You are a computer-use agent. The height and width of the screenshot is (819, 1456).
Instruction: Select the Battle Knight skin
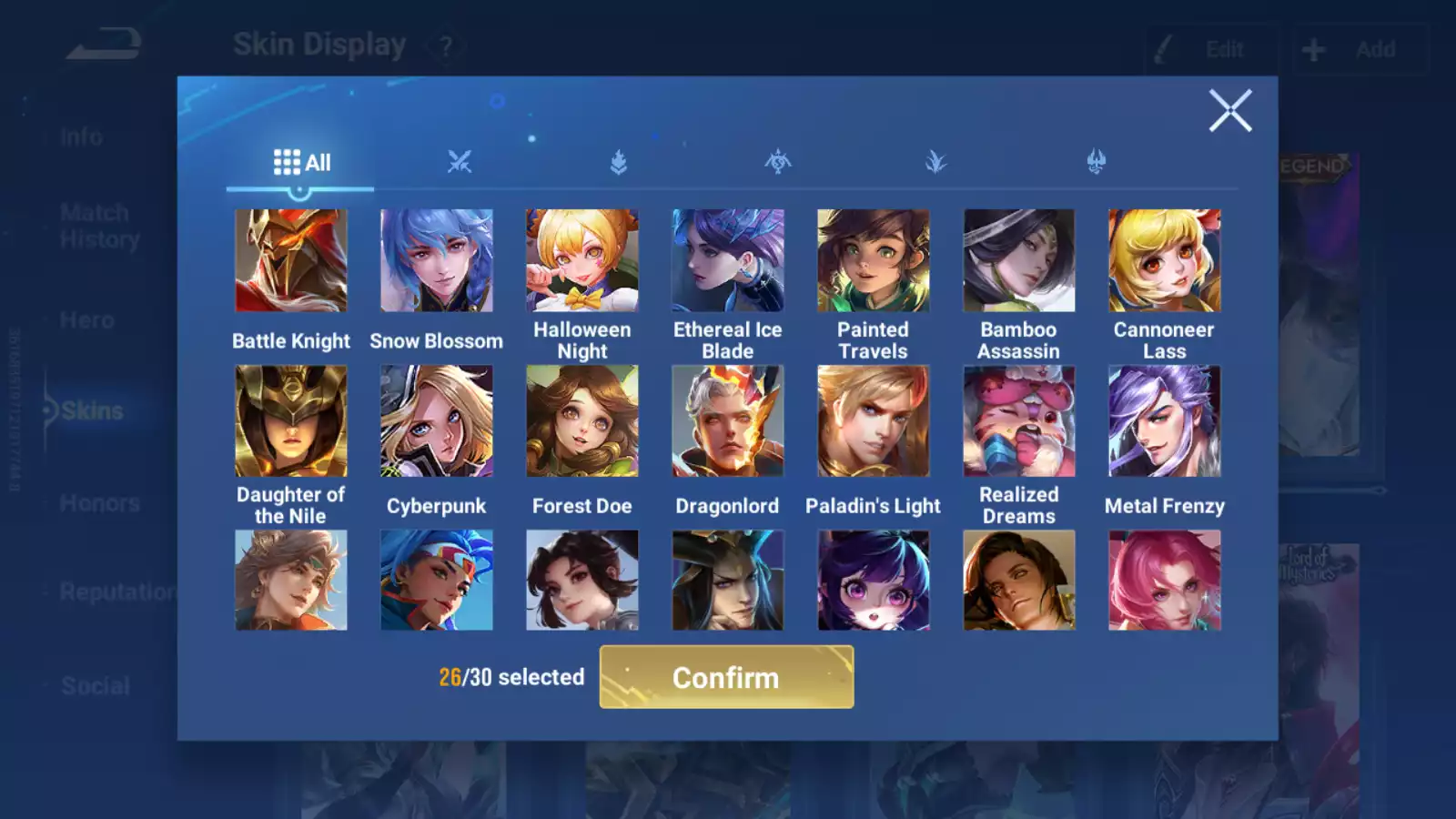pyautogui.click(x=291, y=261)
